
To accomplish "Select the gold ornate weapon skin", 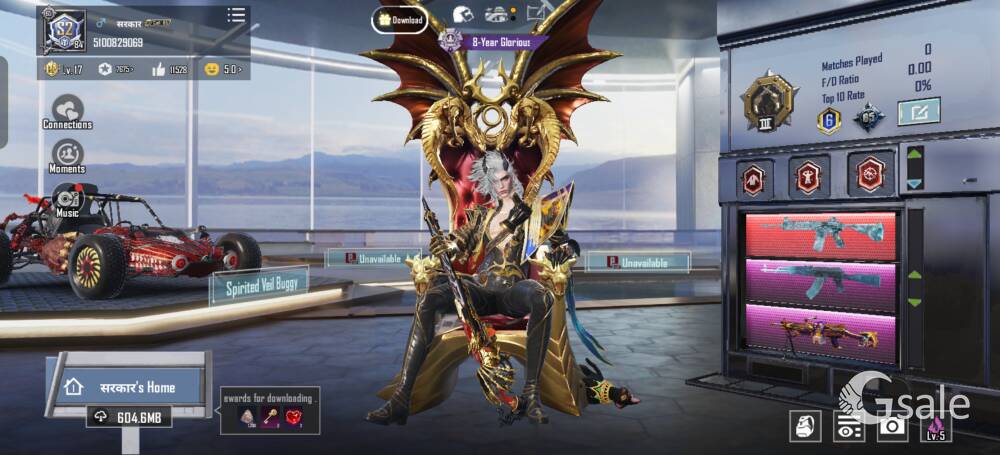I will coord(821,331).
